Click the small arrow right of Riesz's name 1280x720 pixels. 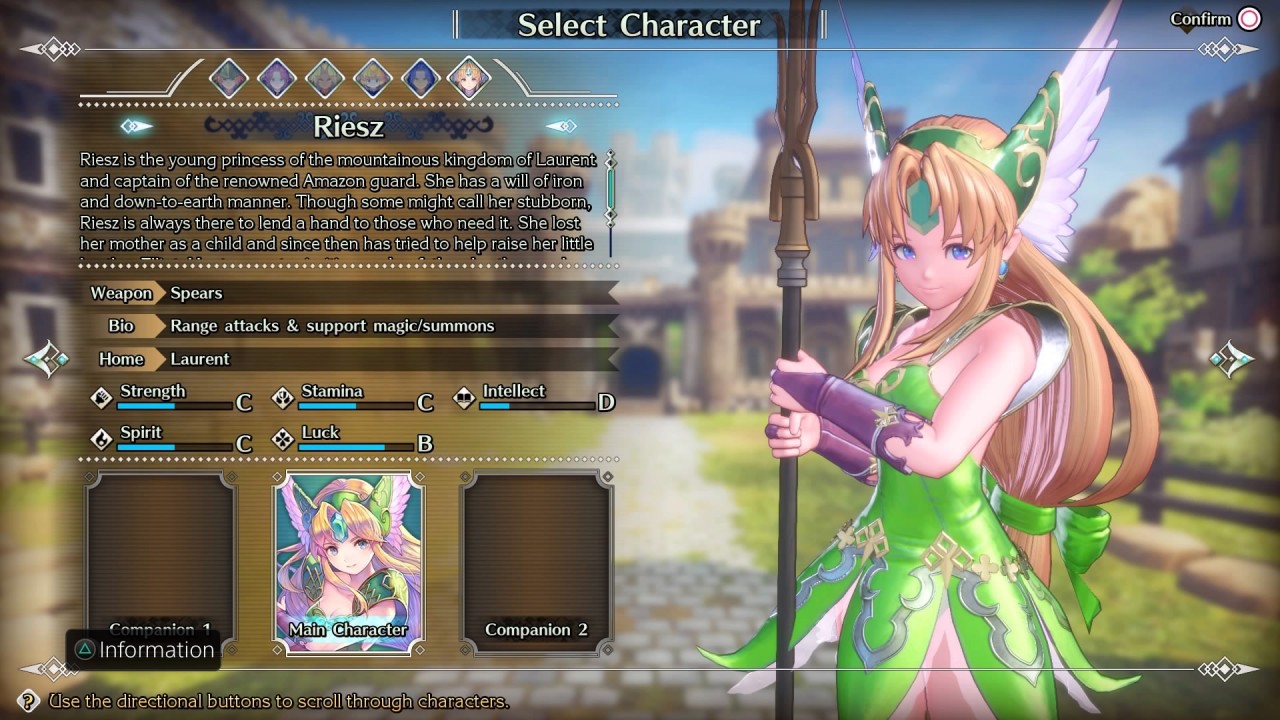click(x=561, y=126)
